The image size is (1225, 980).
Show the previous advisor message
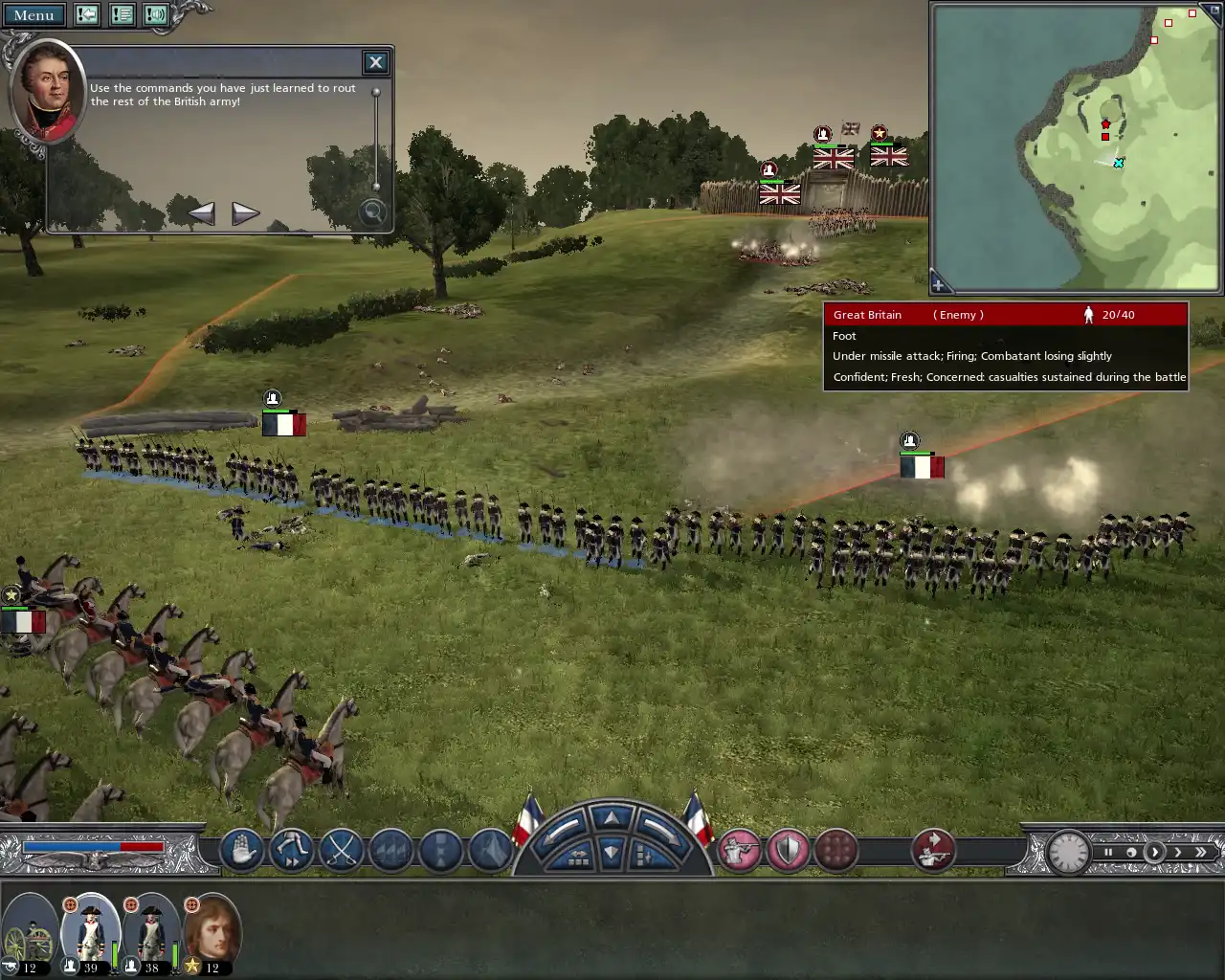tap(201, 212)
